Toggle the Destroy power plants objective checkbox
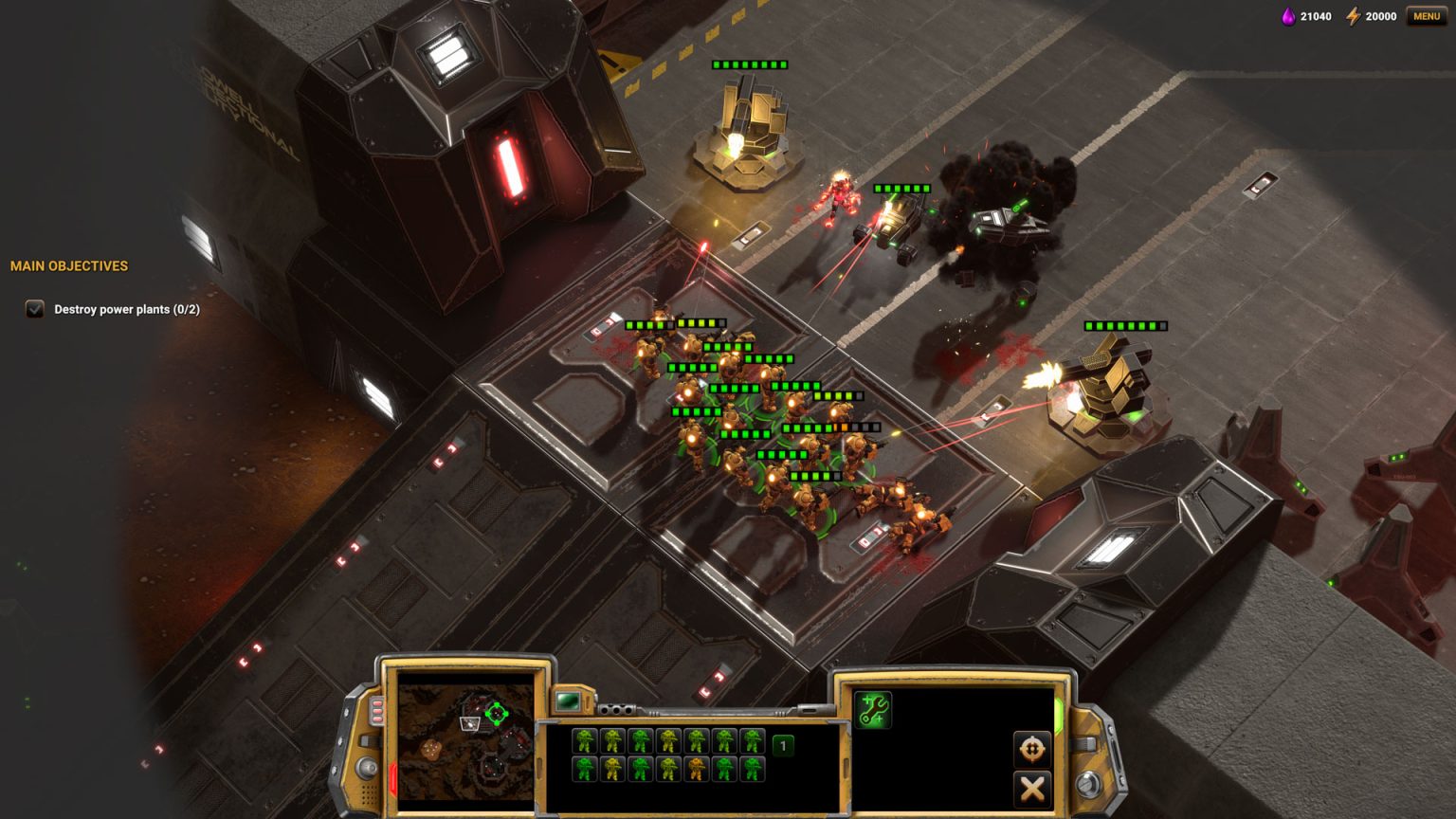 click(35, 309)
